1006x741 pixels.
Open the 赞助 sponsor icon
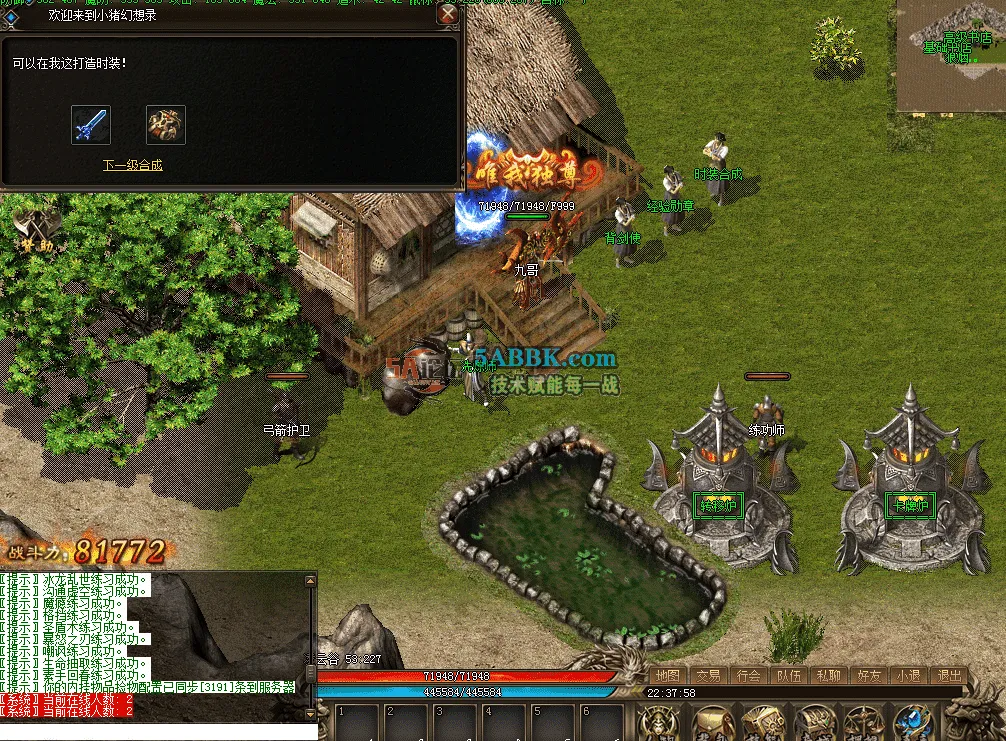coord(33,230)
